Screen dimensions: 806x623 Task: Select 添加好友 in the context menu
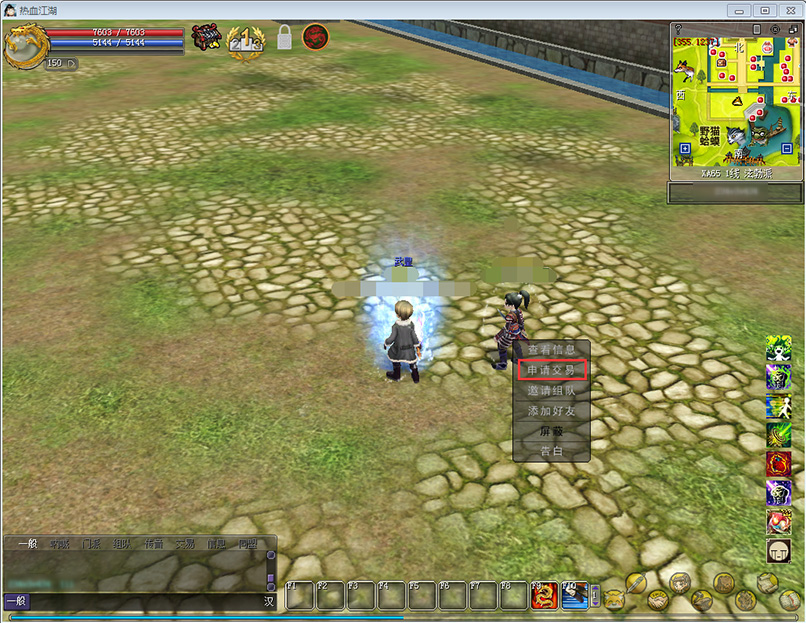[551, 411]
